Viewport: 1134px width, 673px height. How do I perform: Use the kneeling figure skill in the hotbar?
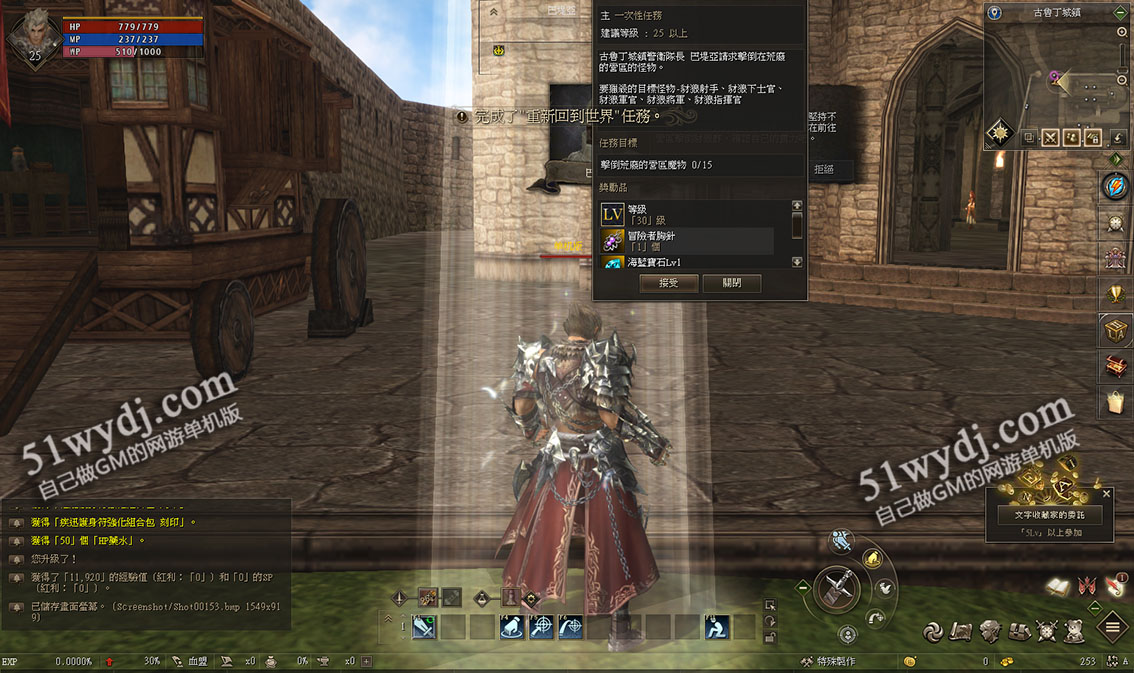(716, 627)
